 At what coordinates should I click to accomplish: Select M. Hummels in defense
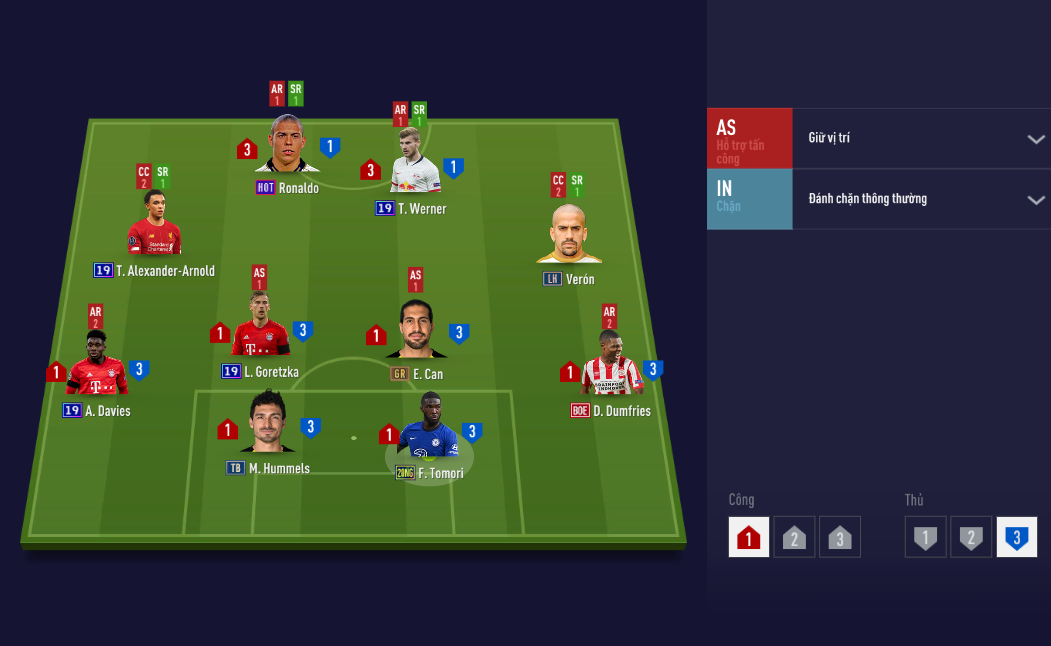point(268,424)
